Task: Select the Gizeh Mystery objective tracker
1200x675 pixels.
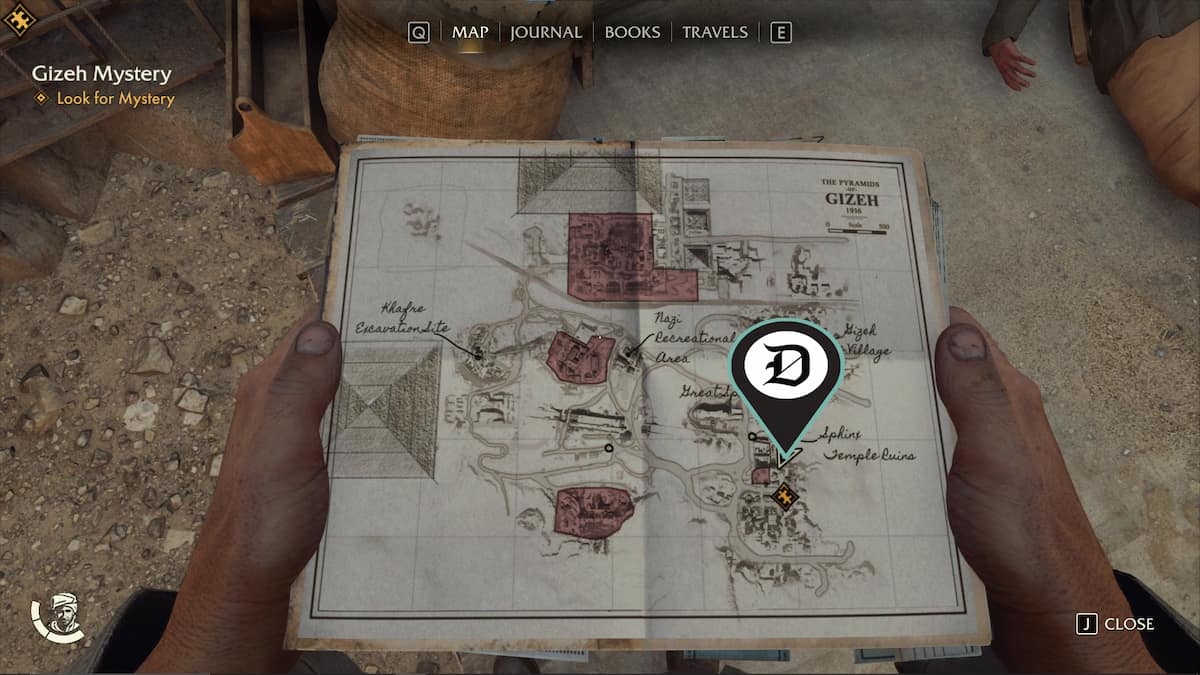Action: tap(101, 73)
